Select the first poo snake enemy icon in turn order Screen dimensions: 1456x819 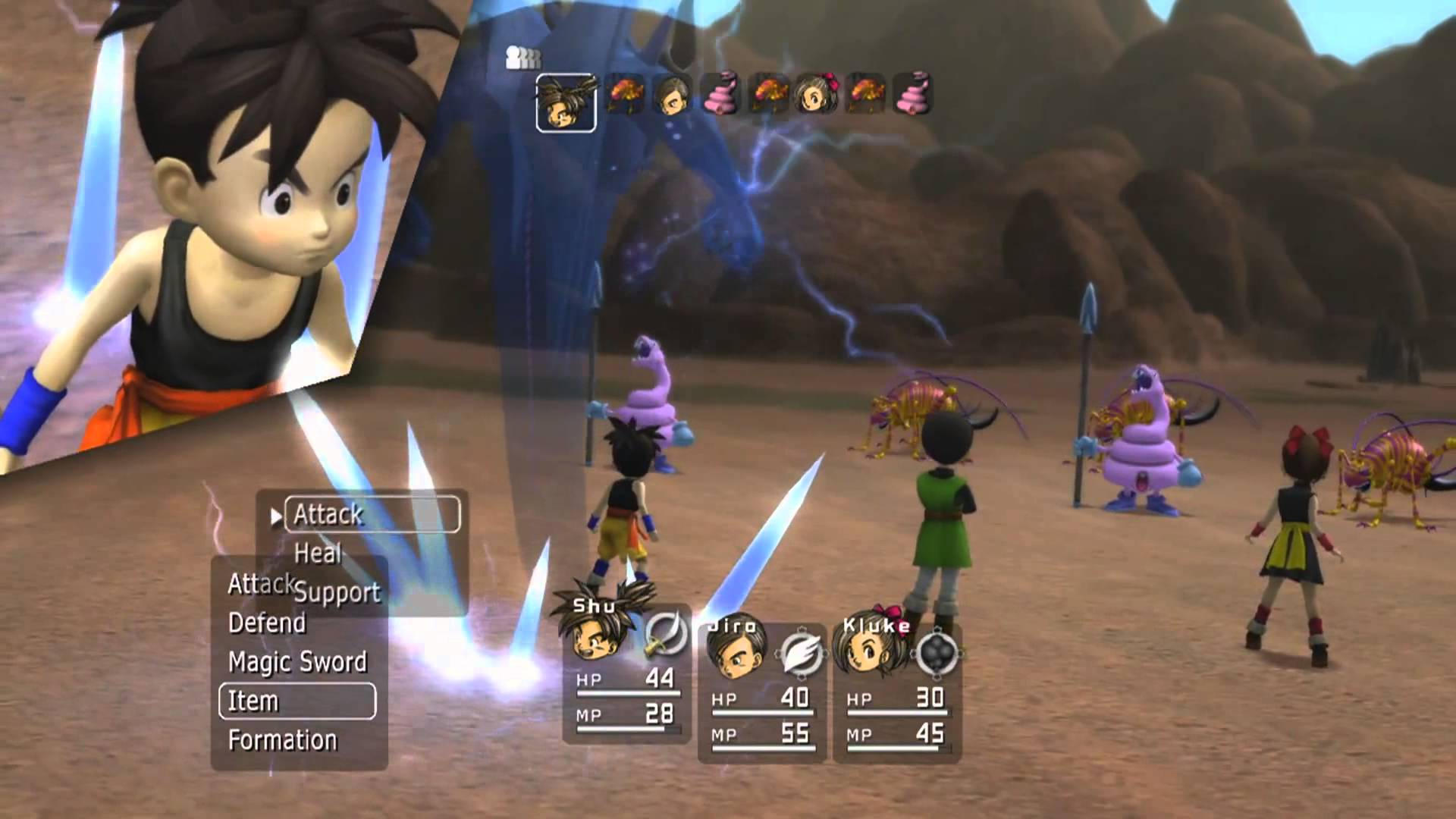point(720,97)
